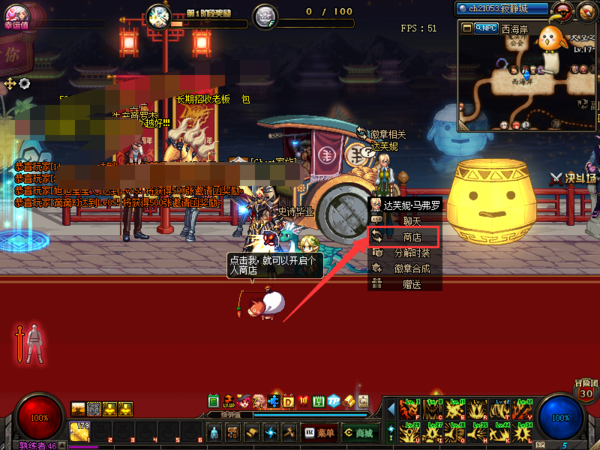Click the orange D icon above hotbar
The width and height of the screenshot is (600, 450).
pos(288,401)
